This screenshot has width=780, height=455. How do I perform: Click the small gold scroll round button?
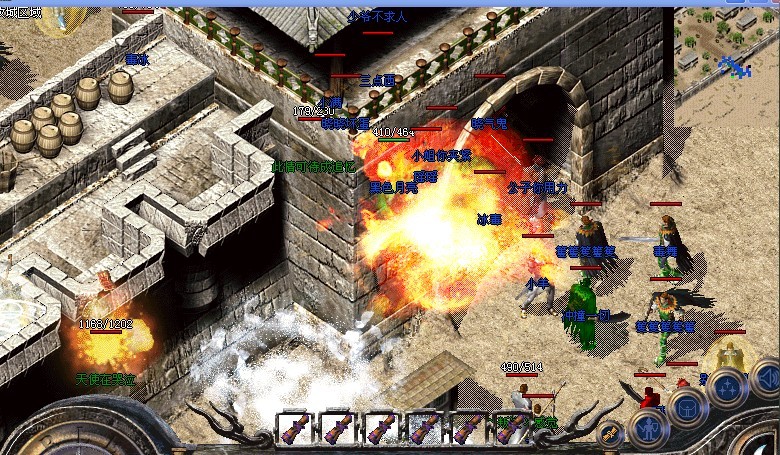pos(608,433)
